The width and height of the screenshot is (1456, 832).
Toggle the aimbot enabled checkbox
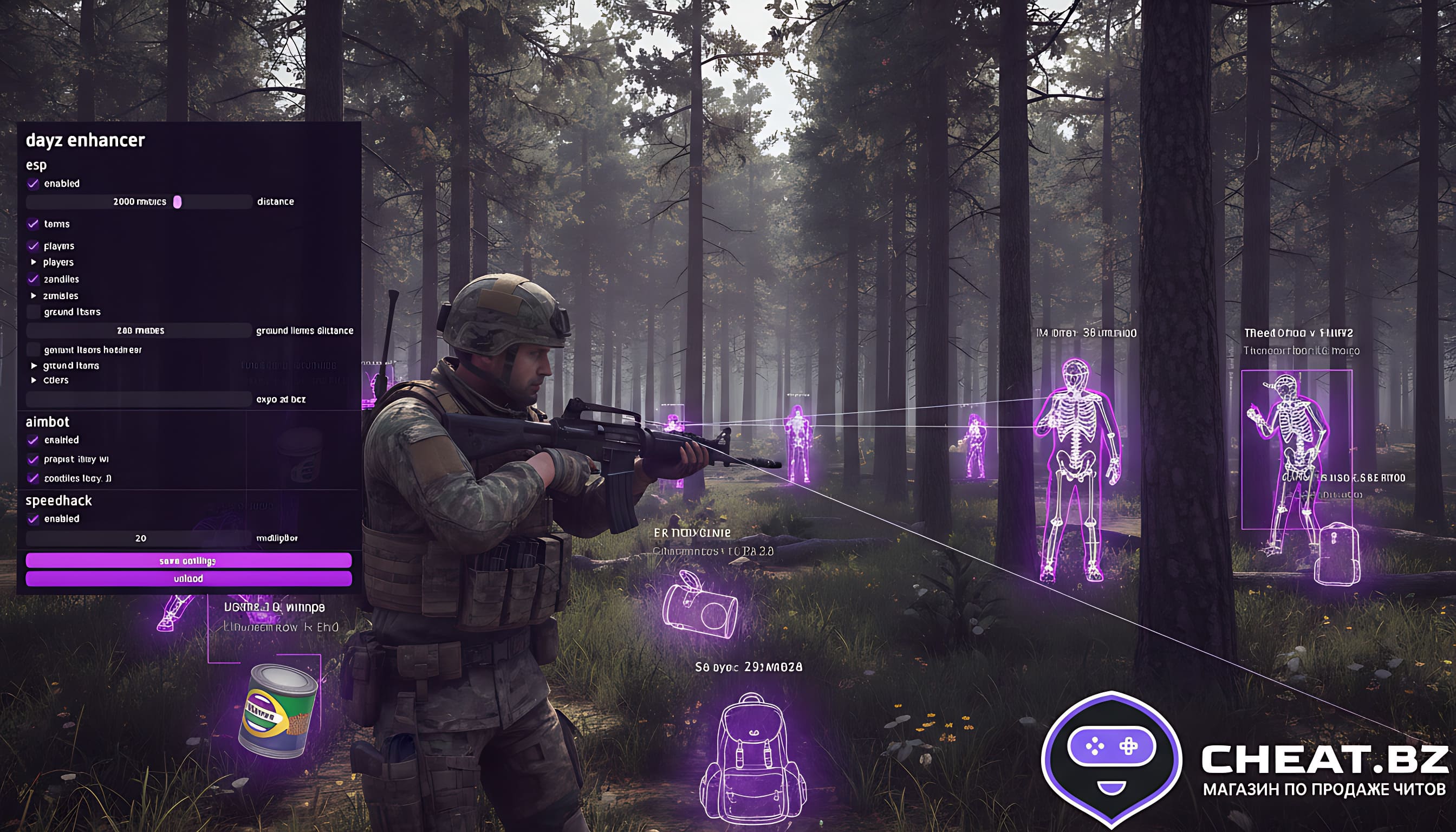[x=33, y=440]
